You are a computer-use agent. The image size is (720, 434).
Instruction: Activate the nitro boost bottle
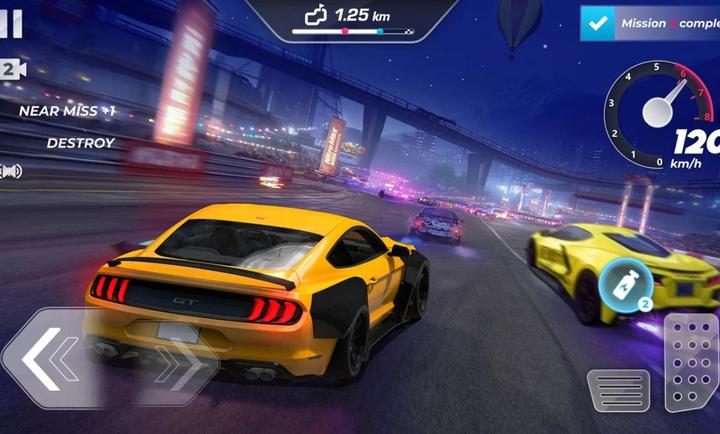[x=620, y=290]
